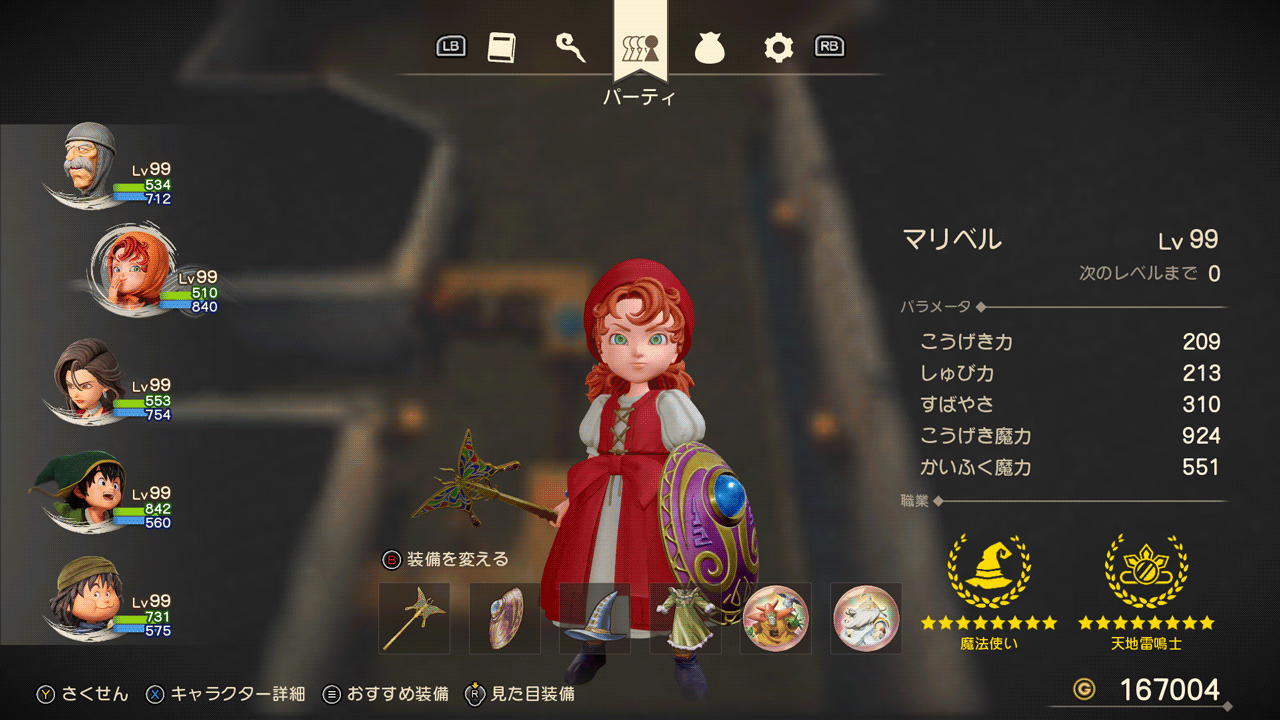Choose the white creature accessory slot

click(866, 618)
